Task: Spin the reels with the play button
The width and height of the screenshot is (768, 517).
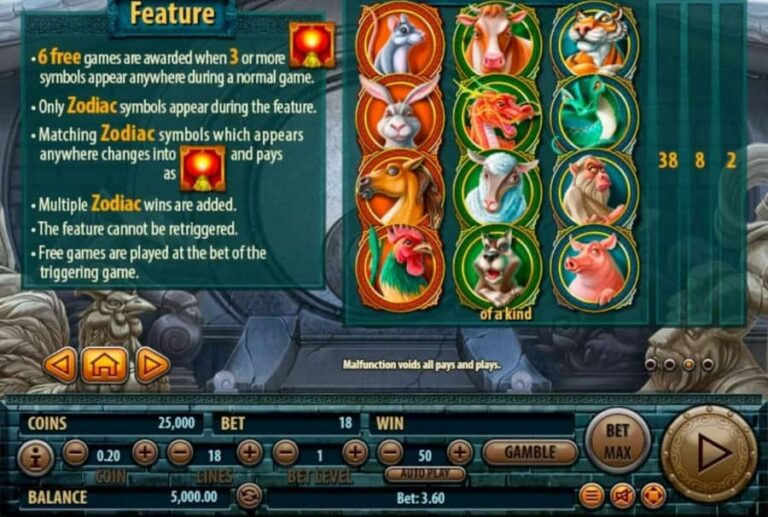Action: click(x=709, y=453)
